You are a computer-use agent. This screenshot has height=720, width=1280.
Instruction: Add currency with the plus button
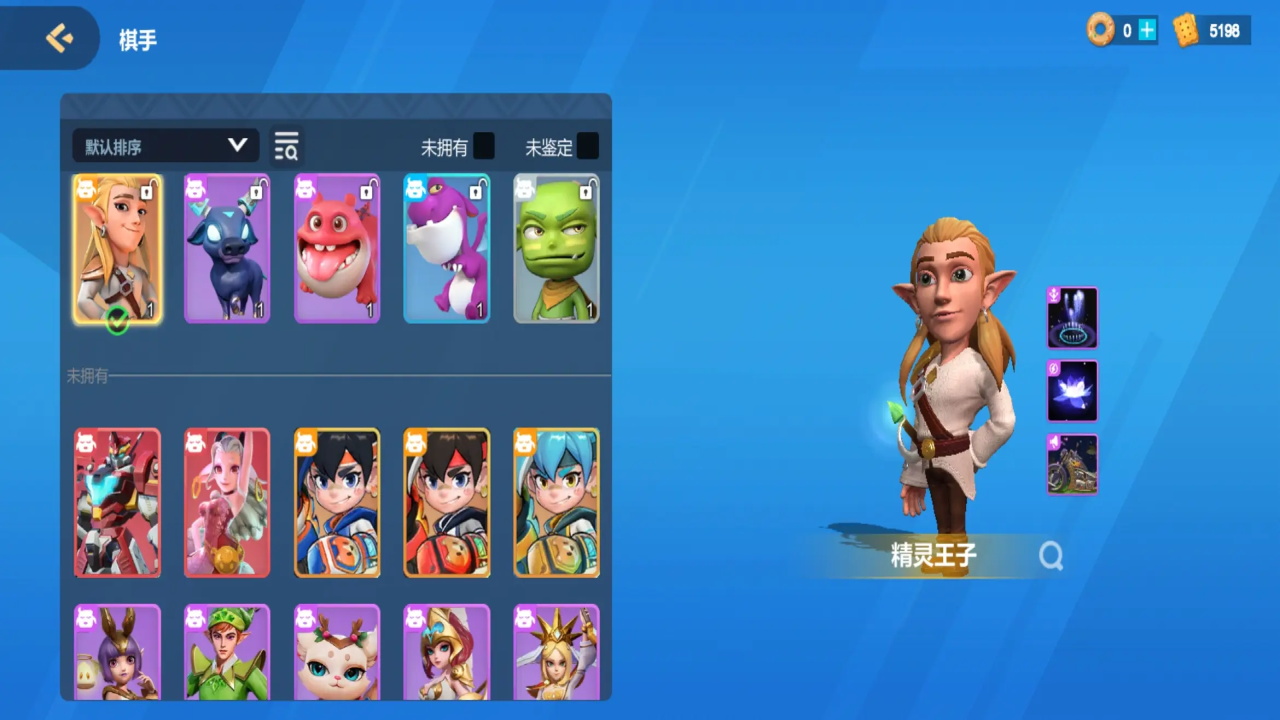coord(1147,31)
